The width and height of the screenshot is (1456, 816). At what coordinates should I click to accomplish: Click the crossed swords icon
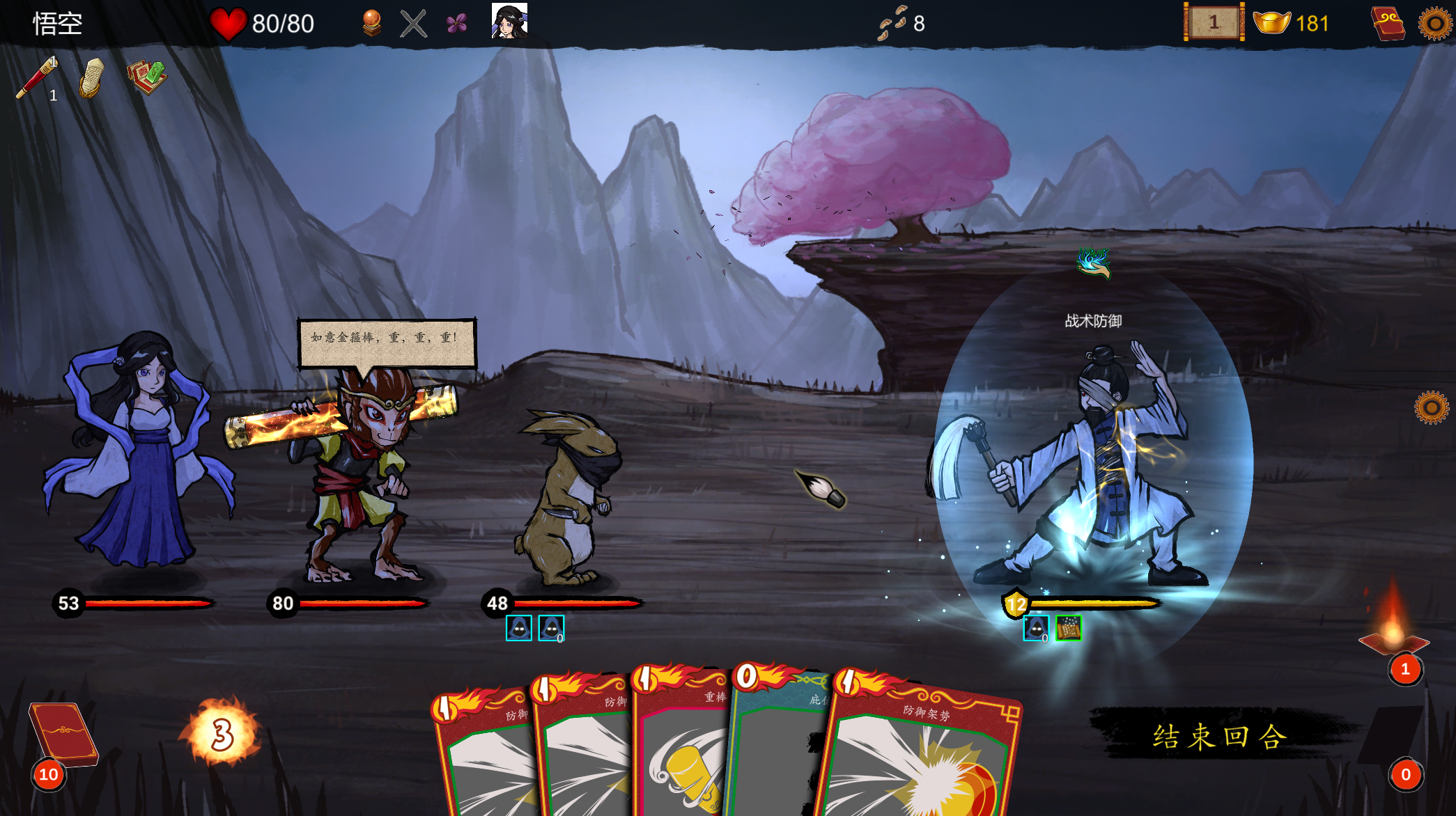[x=414, y=24]
